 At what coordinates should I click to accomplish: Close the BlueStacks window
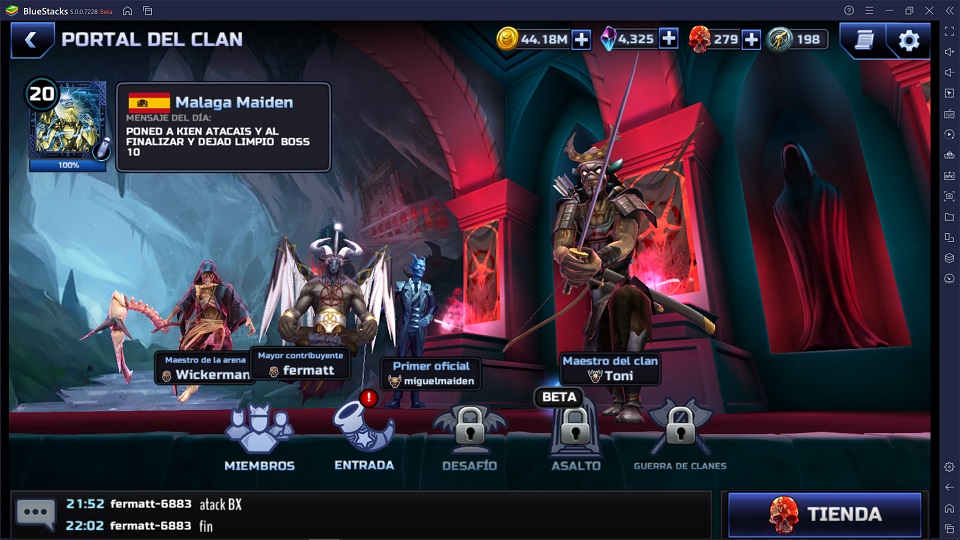tap(930, 10)
